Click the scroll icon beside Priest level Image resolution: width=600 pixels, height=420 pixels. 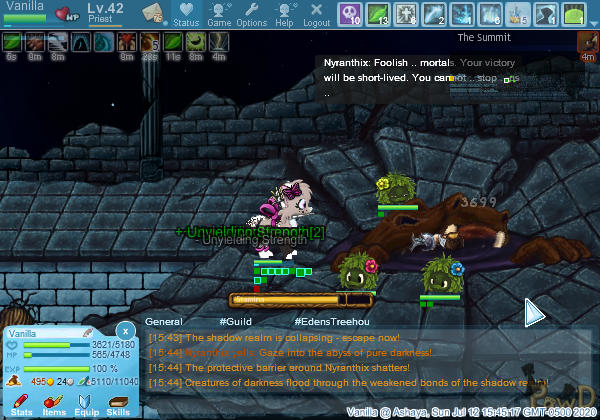click(152, 13)
